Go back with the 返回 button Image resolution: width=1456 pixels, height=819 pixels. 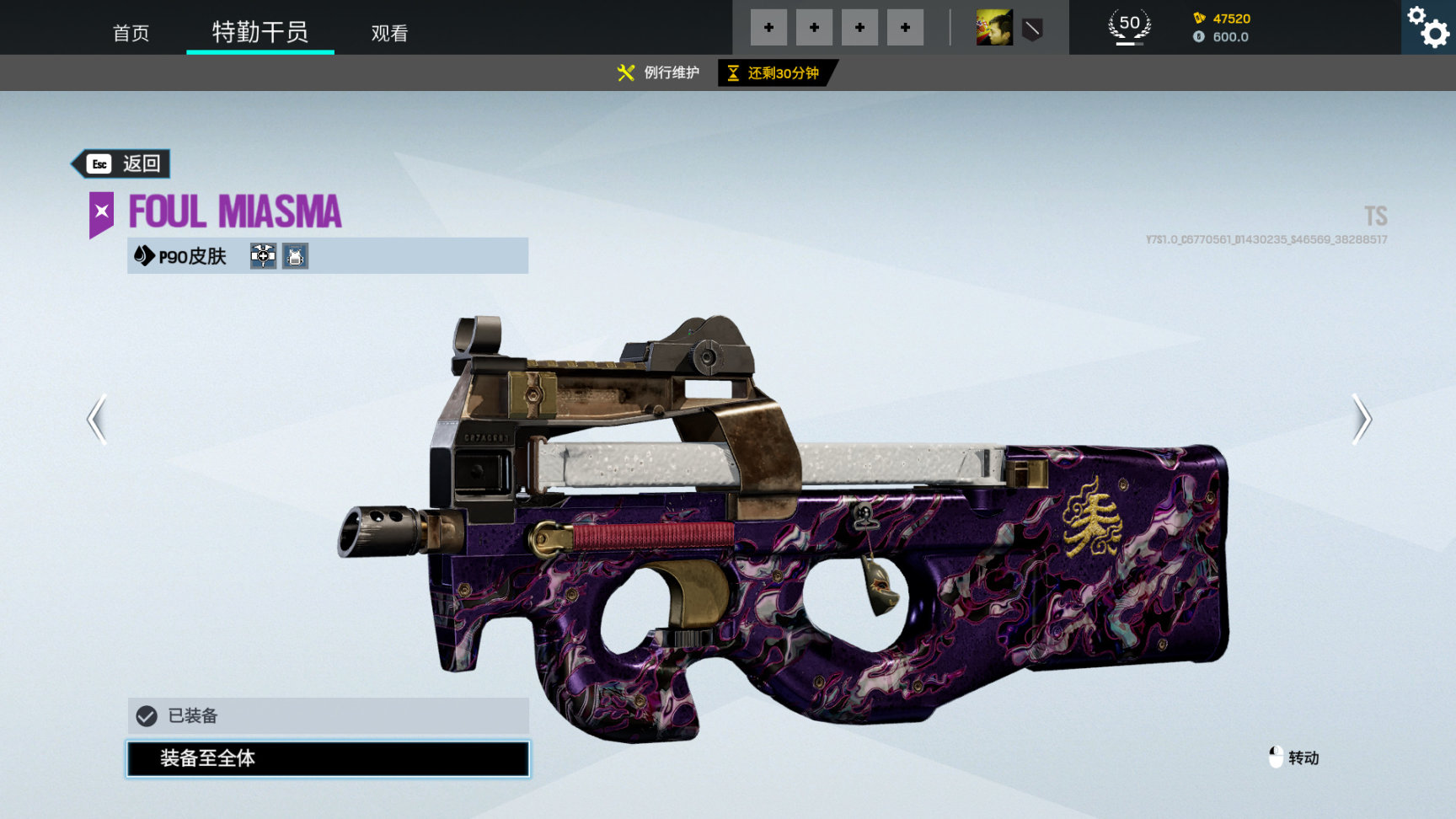tap(122, 163)
